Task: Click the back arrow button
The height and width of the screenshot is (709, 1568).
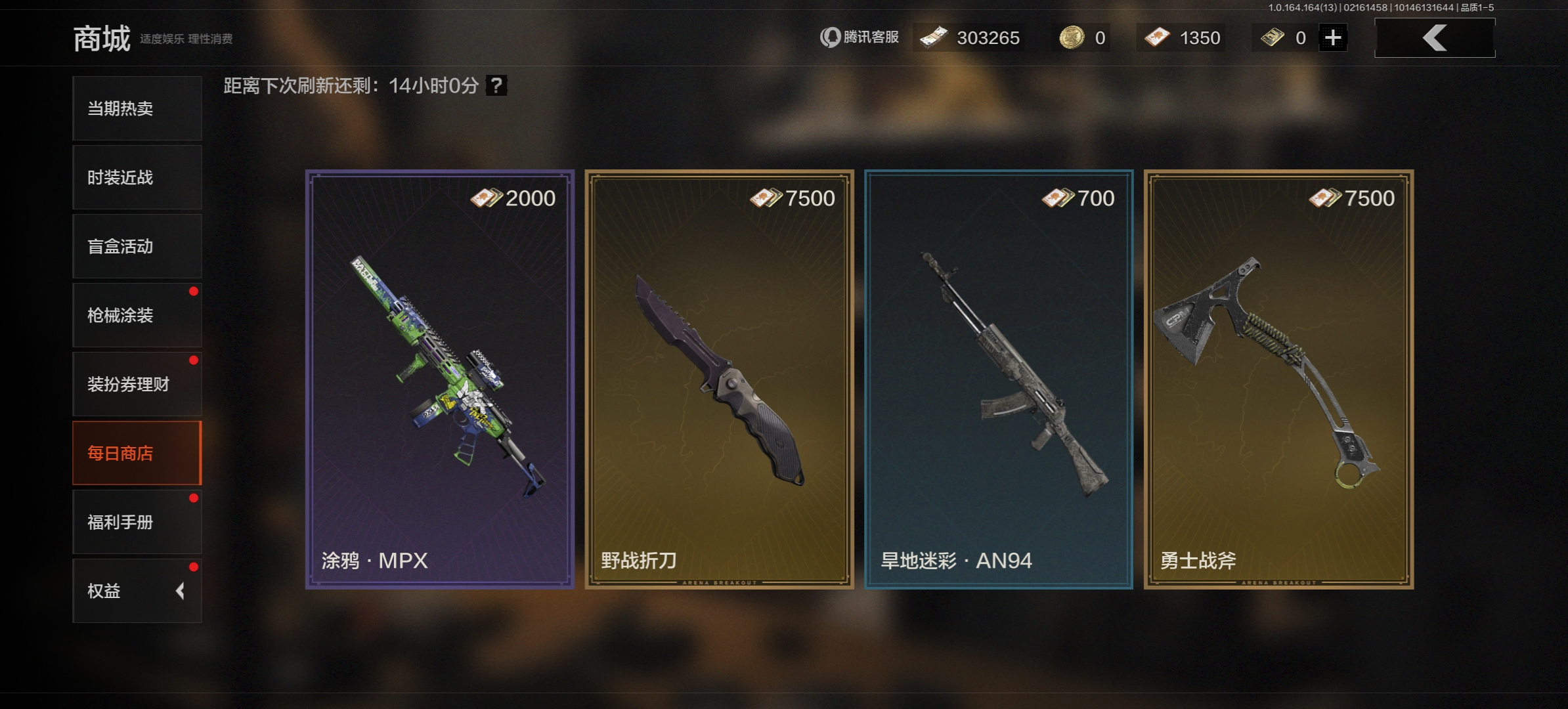Action: click(1435, 37)
